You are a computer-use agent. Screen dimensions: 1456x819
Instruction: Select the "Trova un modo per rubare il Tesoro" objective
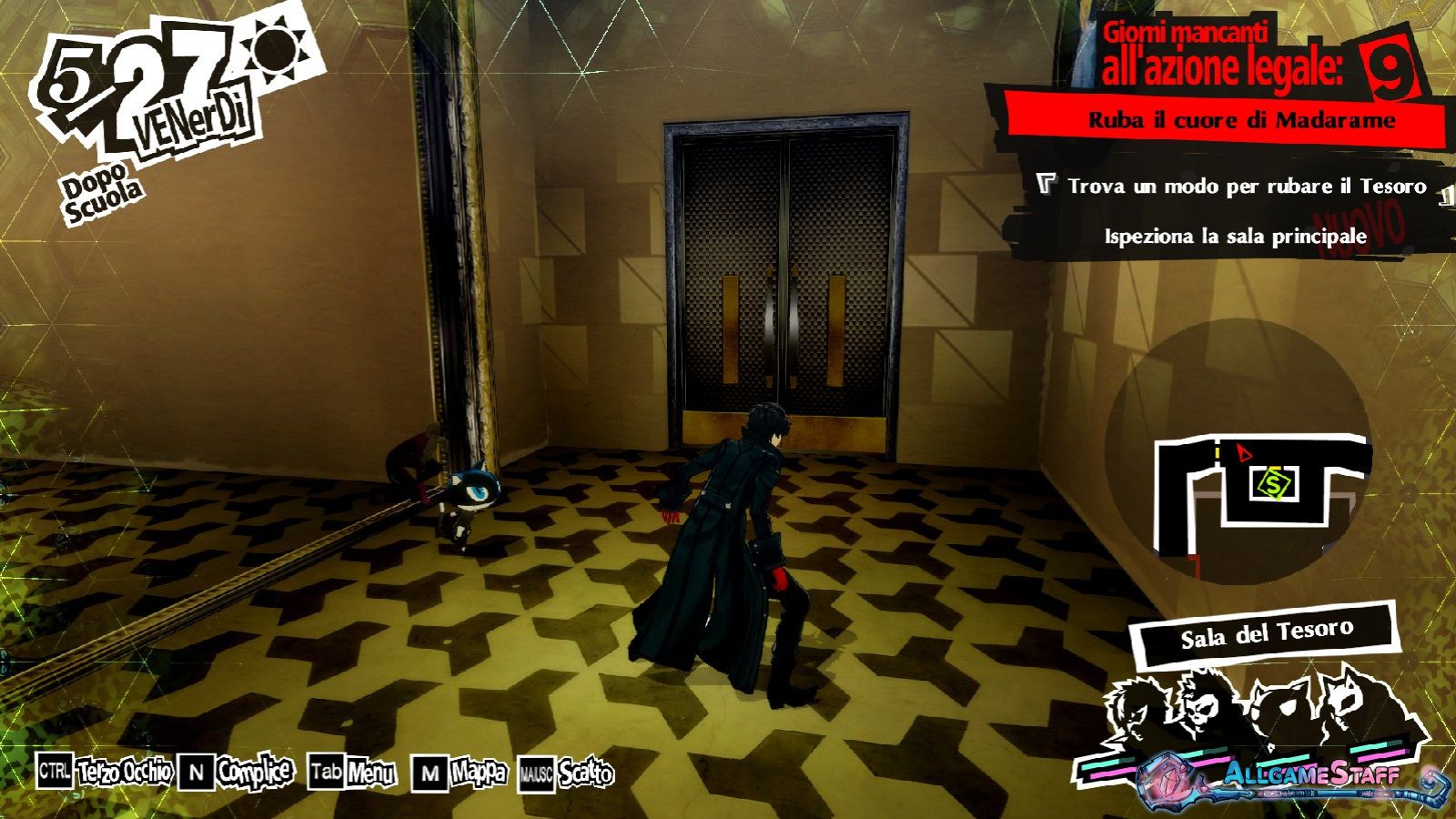tap(1247, 187)
